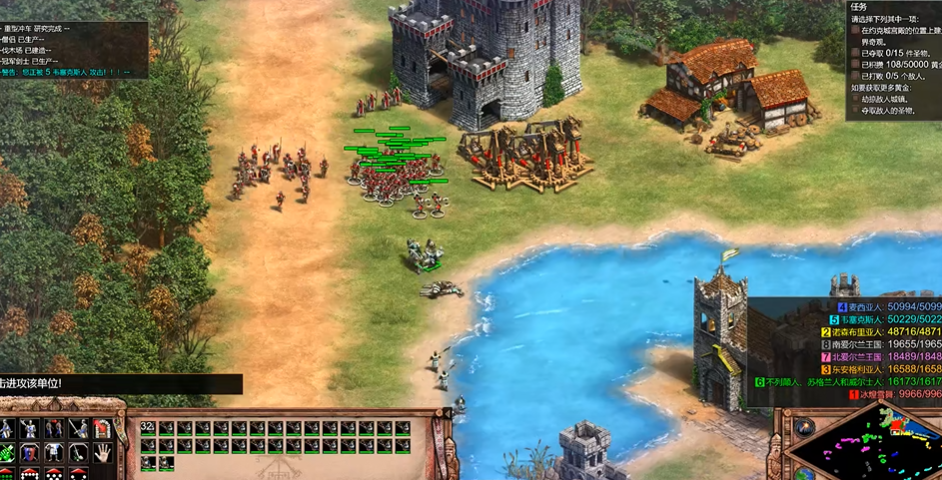Select the unit portrait showing the 32 count

point(149,428)
